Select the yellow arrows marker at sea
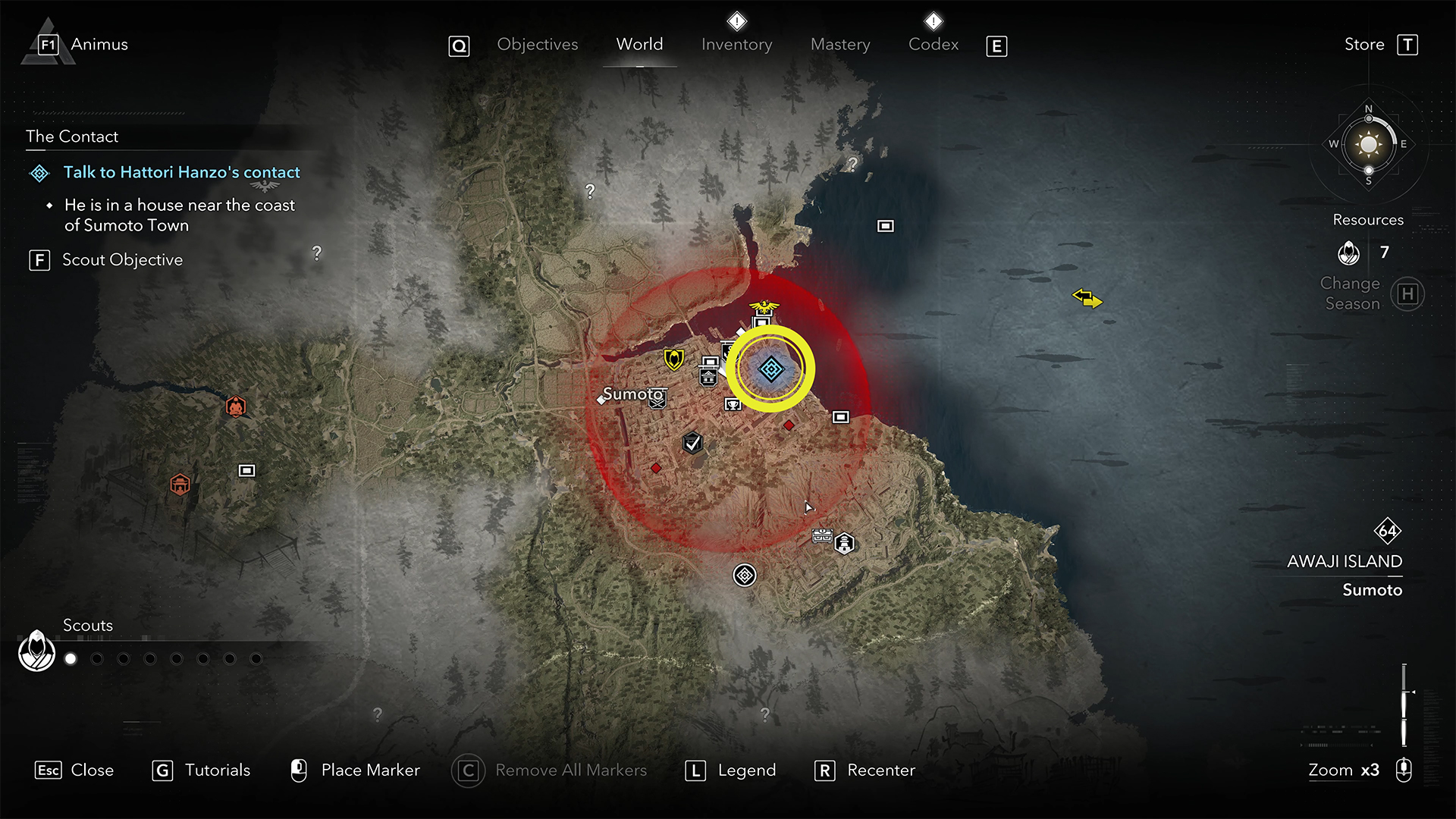Screen dimensions: 1456x819 pyautogui.click(x=1087, y=298)
